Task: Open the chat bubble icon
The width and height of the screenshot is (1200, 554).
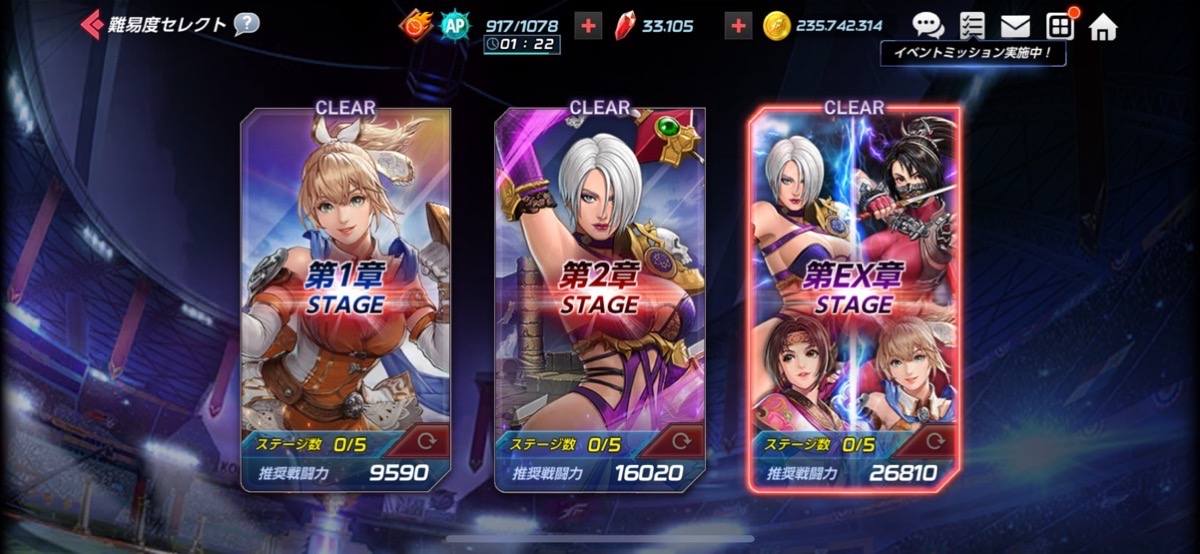Action: (928, 26)
